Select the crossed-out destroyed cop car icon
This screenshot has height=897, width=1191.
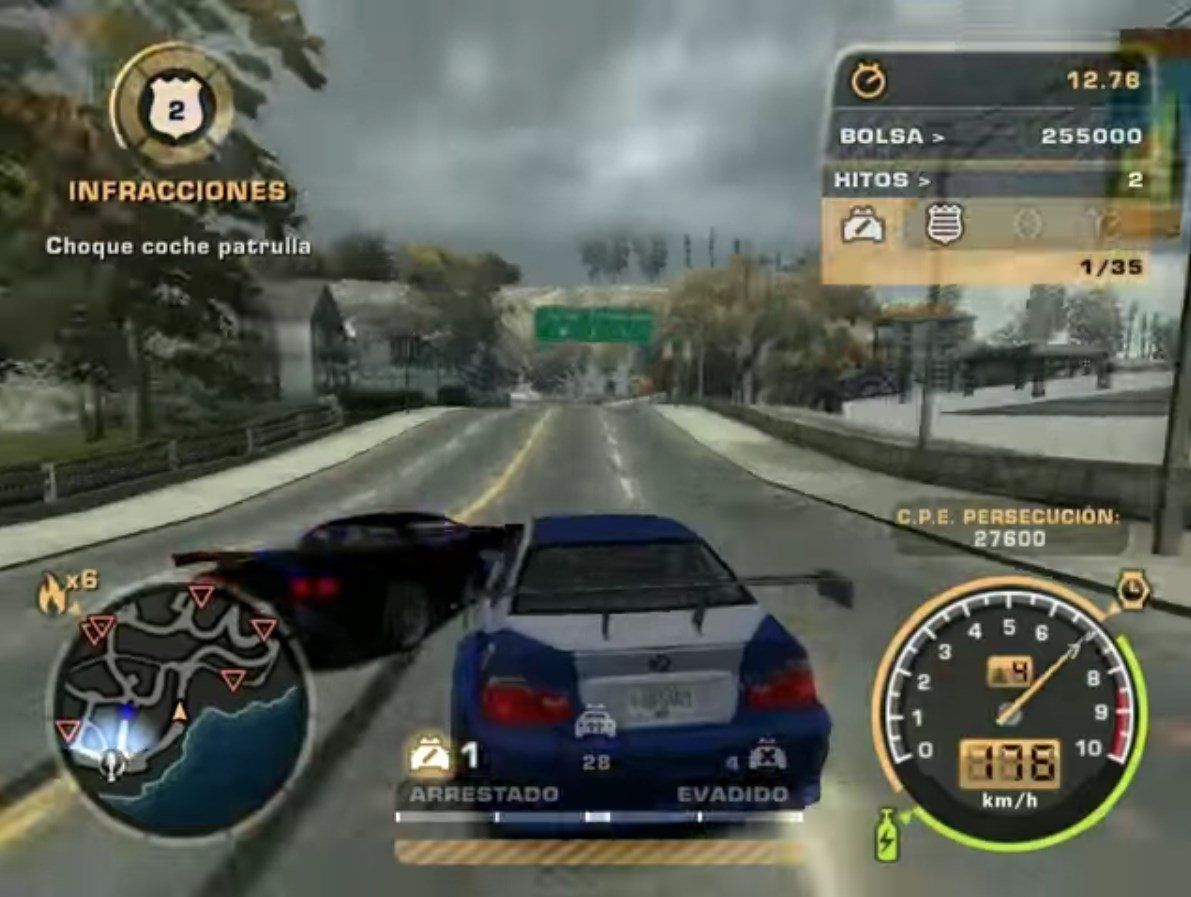coord(768,756)
